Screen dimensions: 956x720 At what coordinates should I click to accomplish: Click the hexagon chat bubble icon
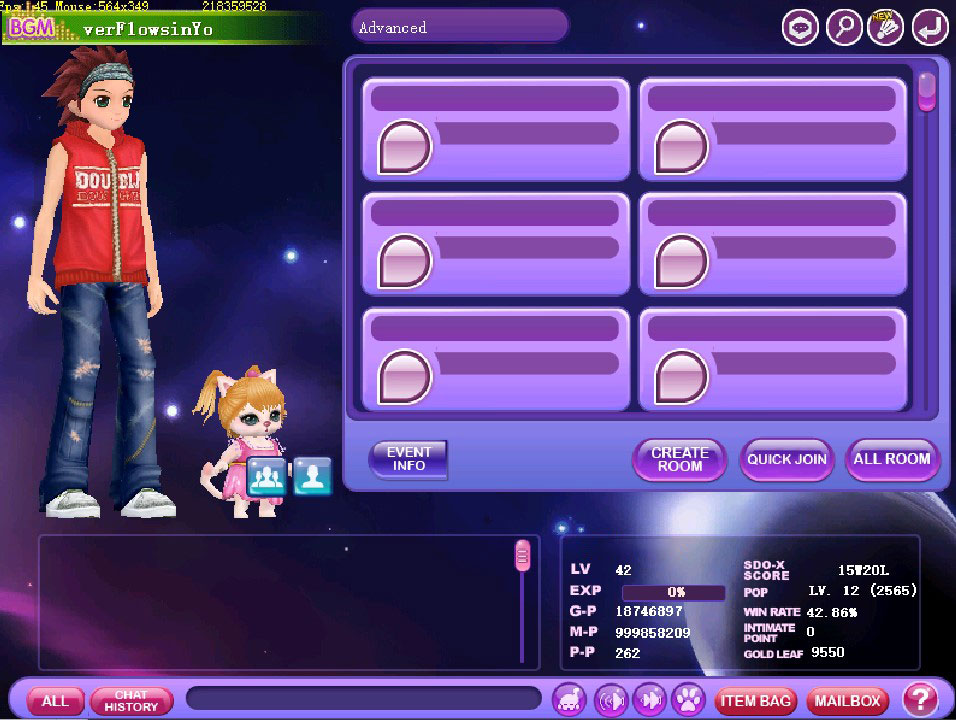[800, 28]
